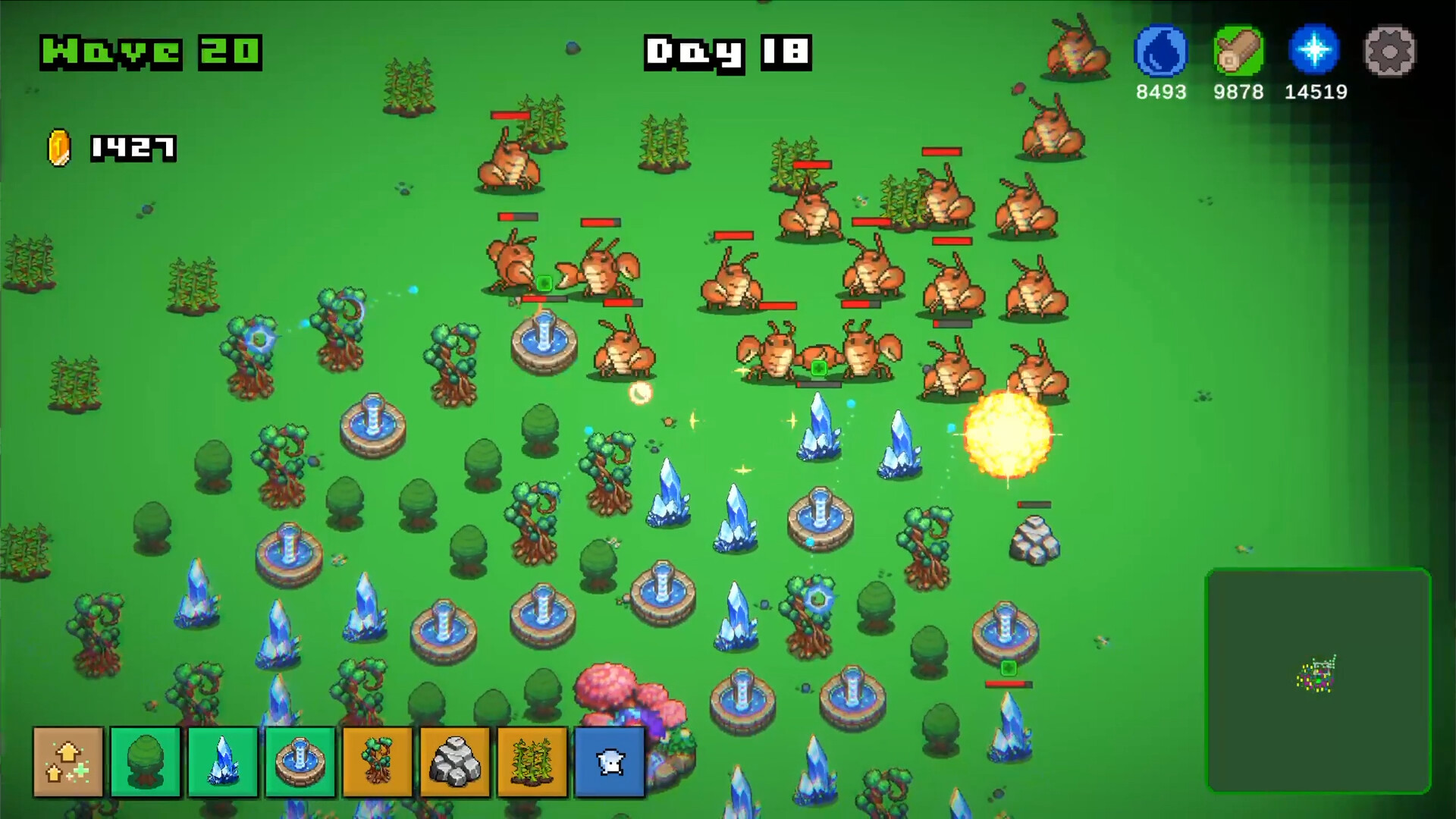Choose the blue crystal build icon
This screenshot has width=1456, height=819.
(221, 761)
